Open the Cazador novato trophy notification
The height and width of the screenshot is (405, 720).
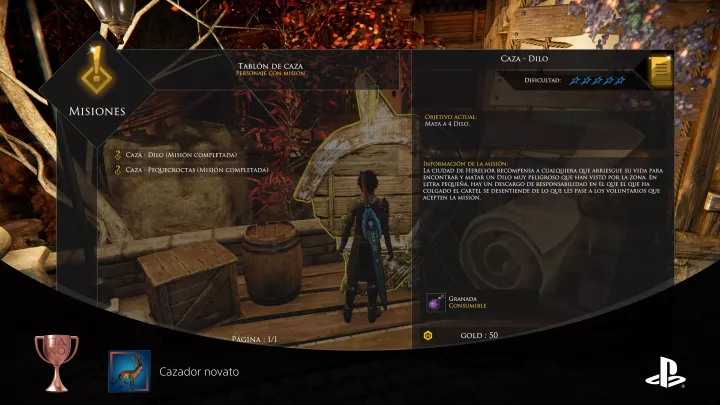click(x=130, y=371)
